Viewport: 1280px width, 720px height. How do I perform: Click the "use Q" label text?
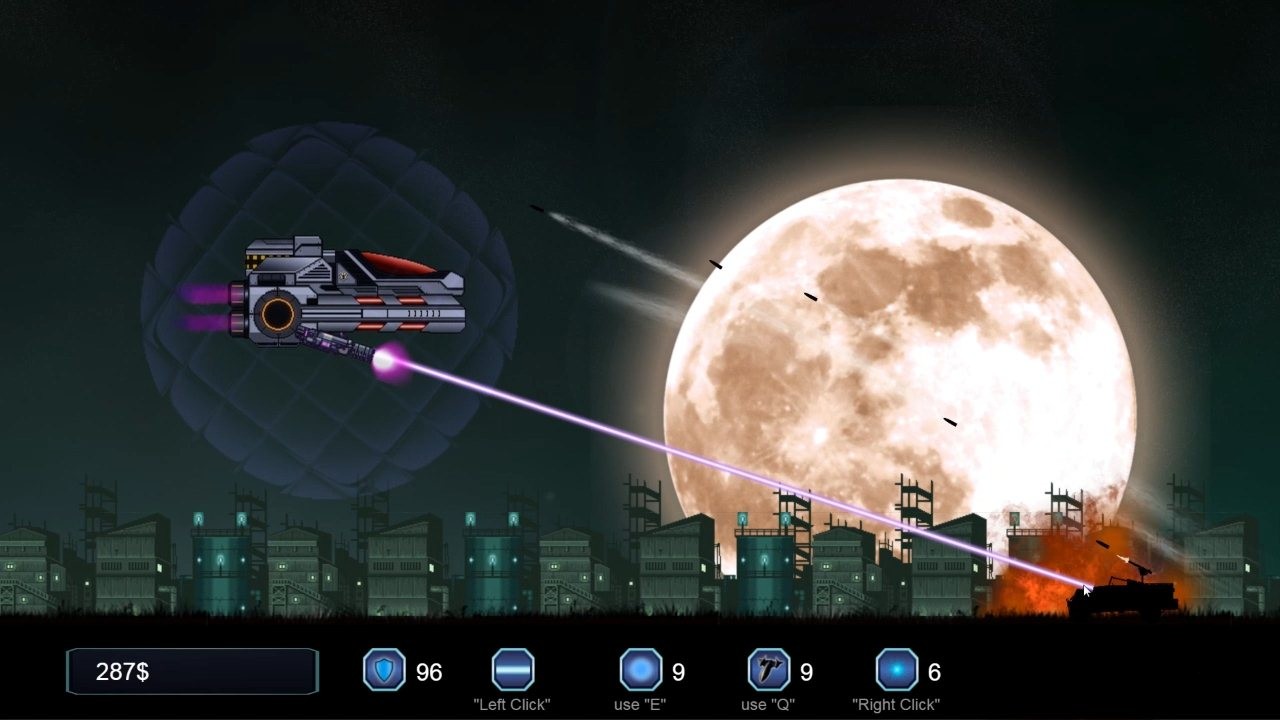pos(768,704)
